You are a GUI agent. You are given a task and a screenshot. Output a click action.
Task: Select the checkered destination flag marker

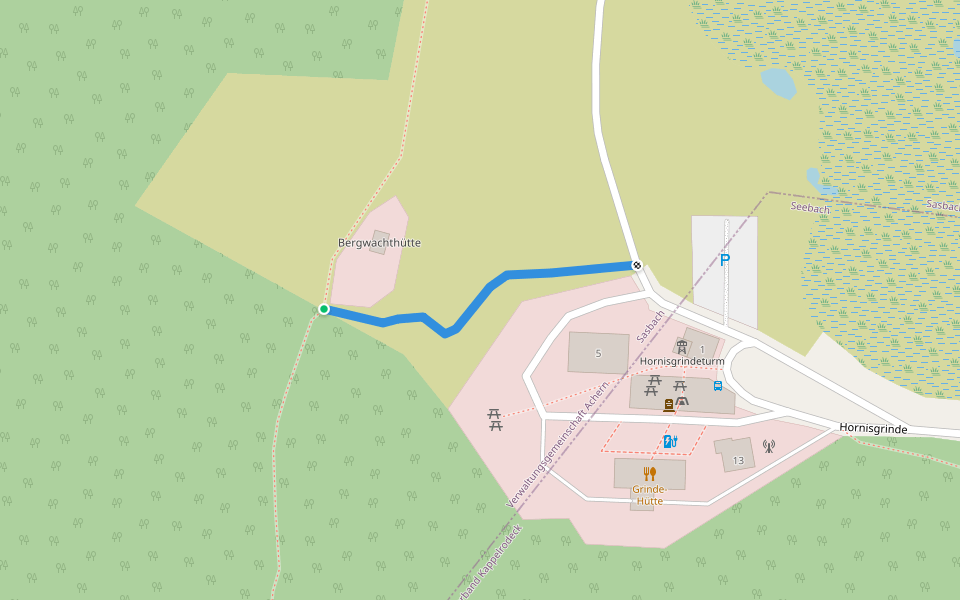tap(636, 265)
